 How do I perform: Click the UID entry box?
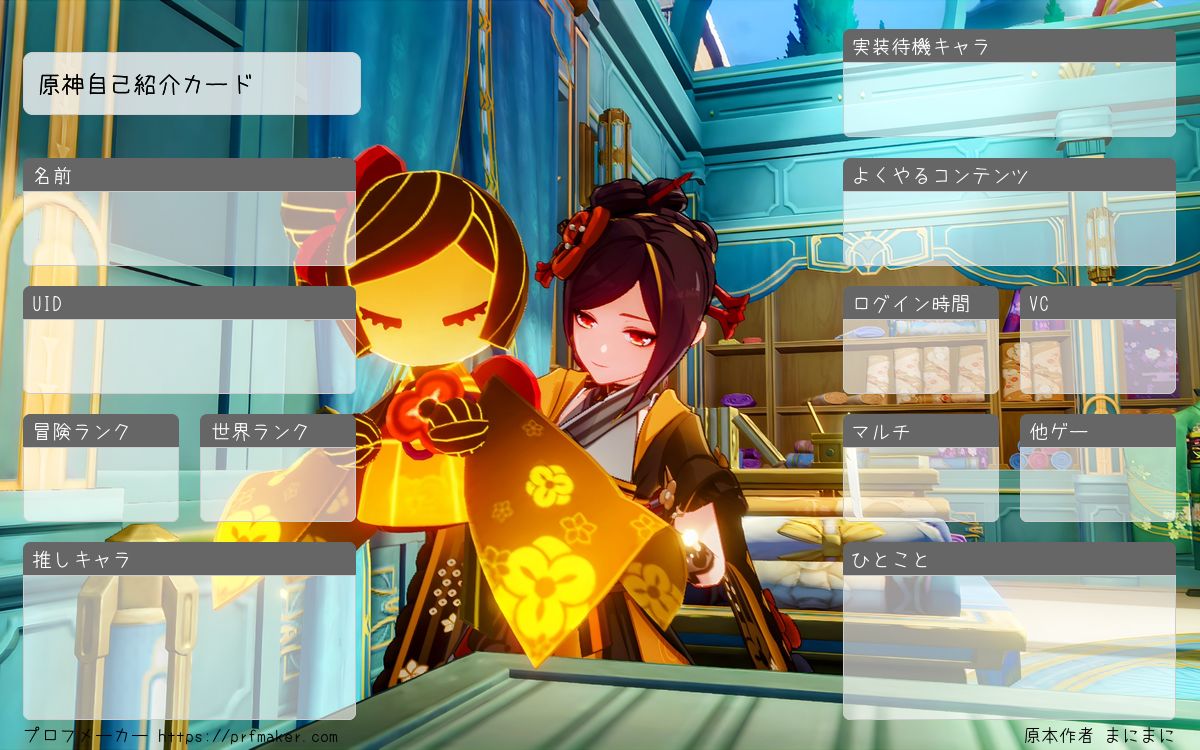189,356
